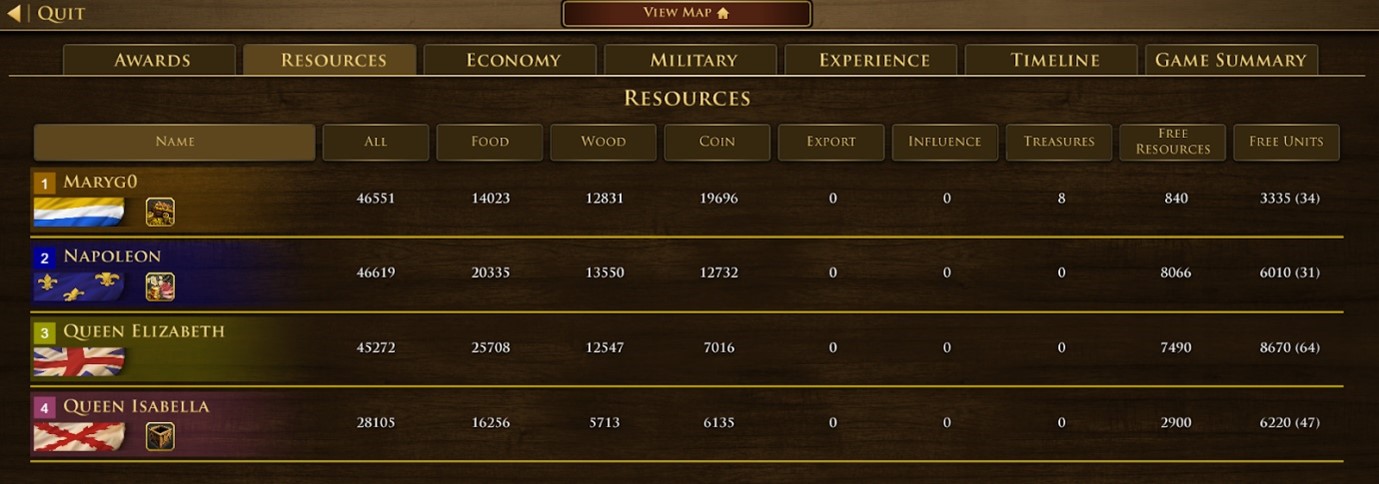Open the Game Summary tab
The height and width of the screenshot is (484, 1379).
coord(1231,60)
